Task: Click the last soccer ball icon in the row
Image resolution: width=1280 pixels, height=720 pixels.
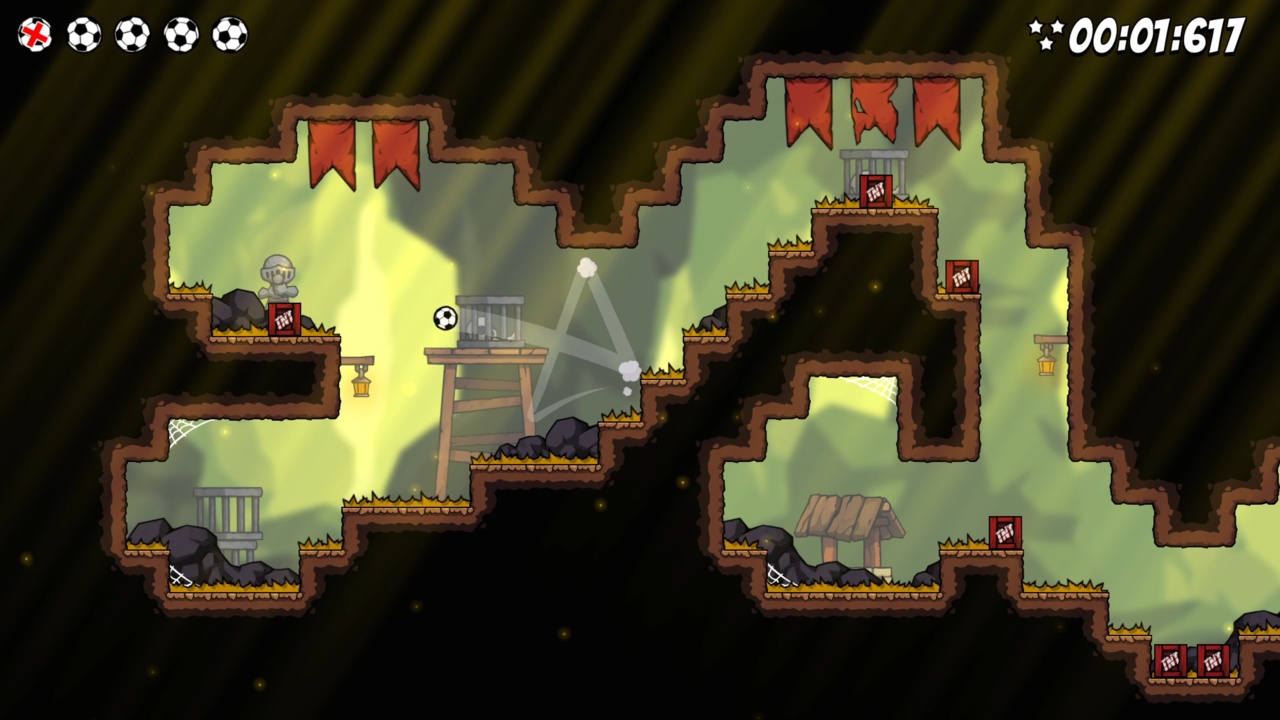Action: pyautogui.click(x=229, y=35)
